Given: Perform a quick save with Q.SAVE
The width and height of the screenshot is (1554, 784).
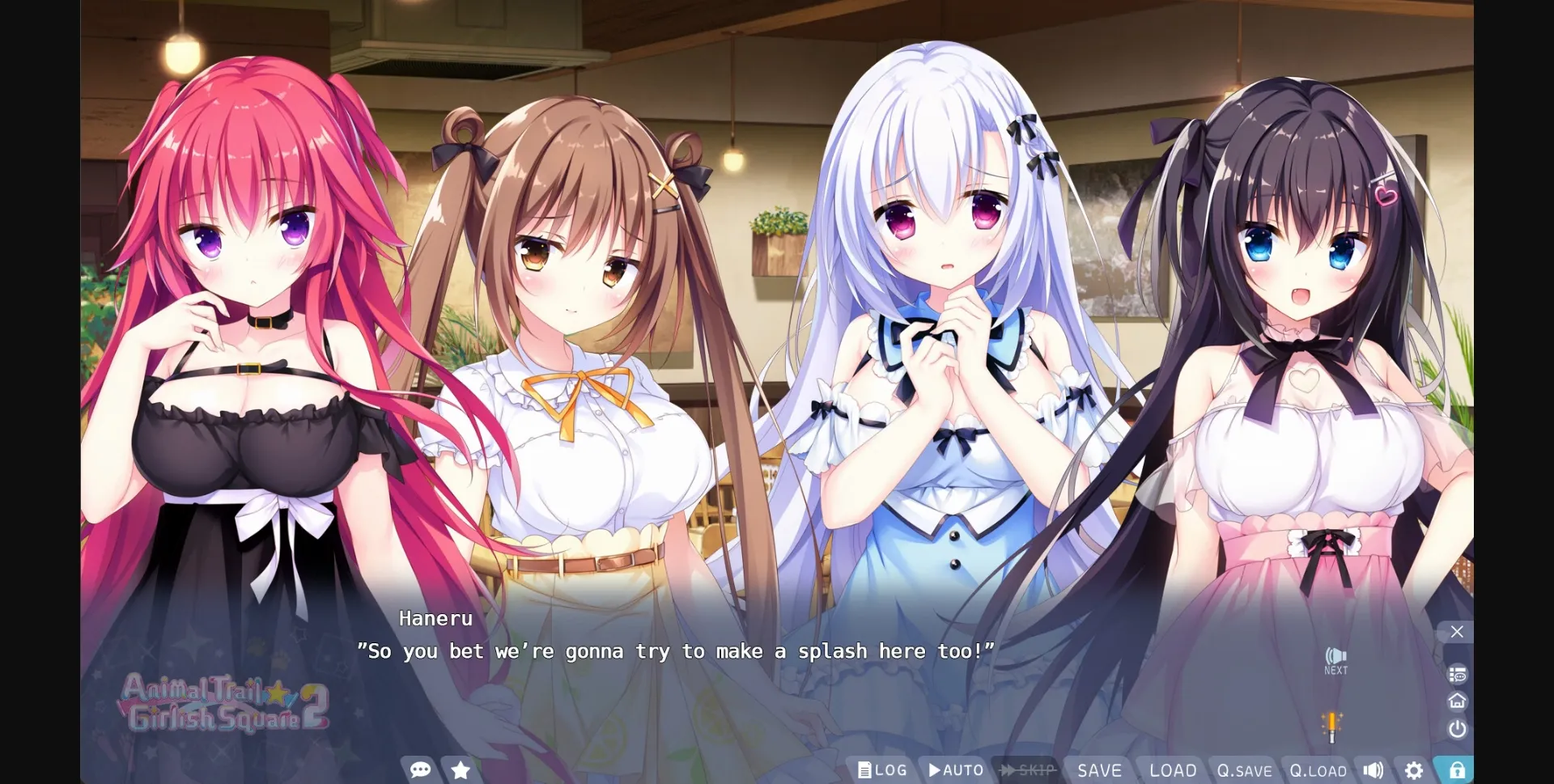Looking at the screenshot, I should 1246,770.
